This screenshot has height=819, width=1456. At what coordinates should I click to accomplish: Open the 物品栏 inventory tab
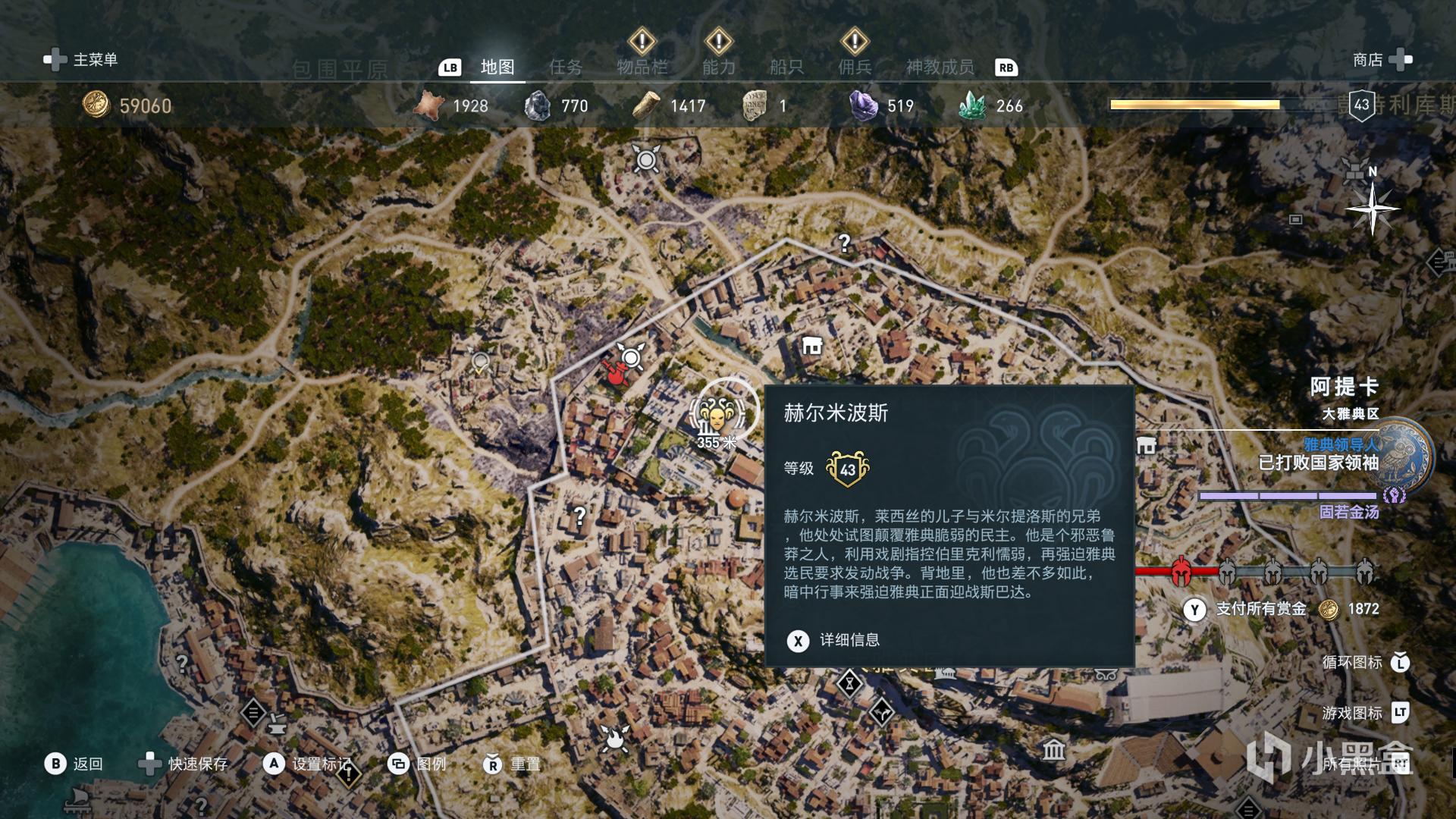(642, 67)
